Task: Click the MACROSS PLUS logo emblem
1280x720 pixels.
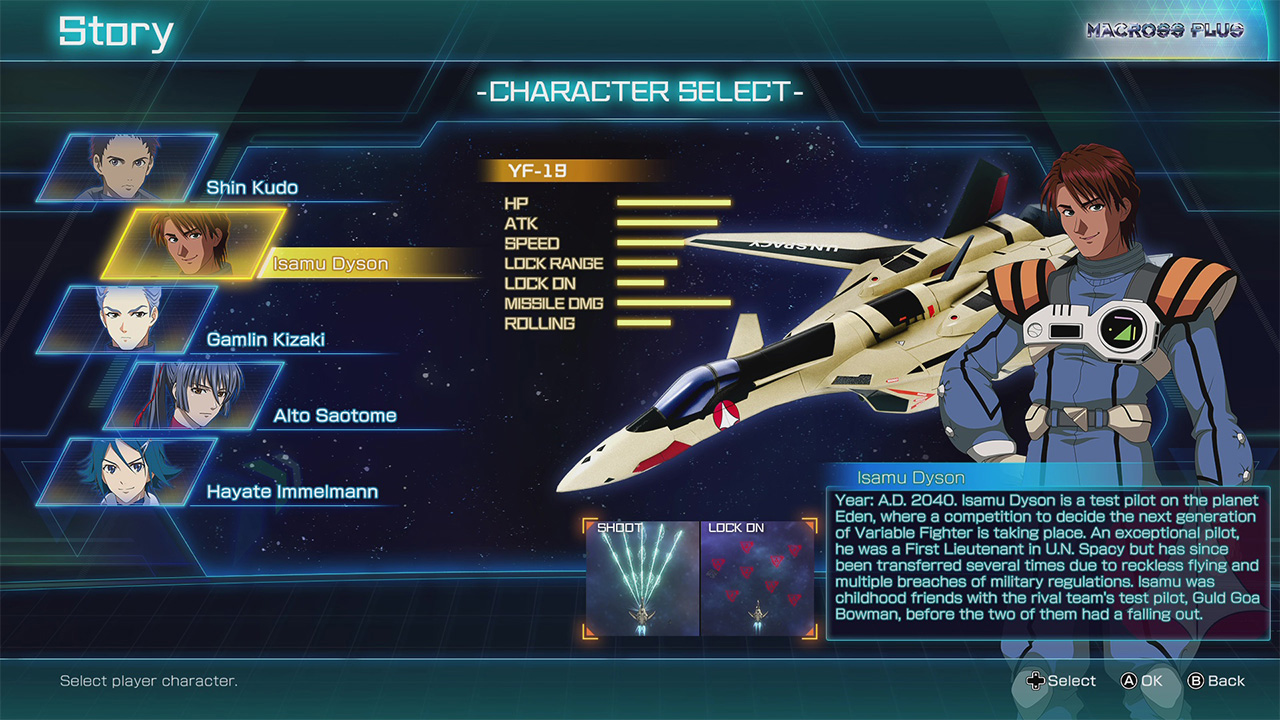Action: click(1167, 31)
